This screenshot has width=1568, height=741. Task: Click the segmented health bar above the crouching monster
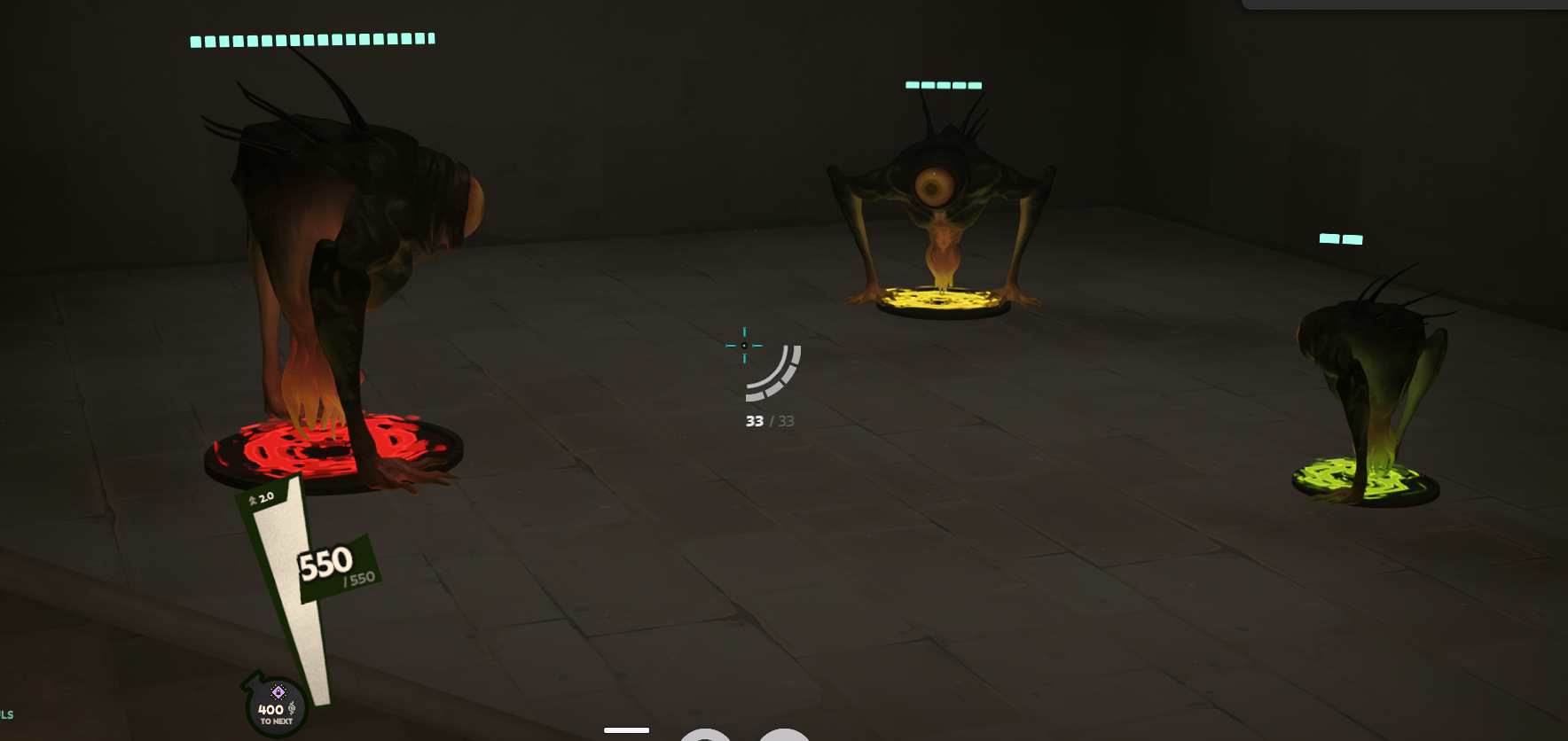310,39
